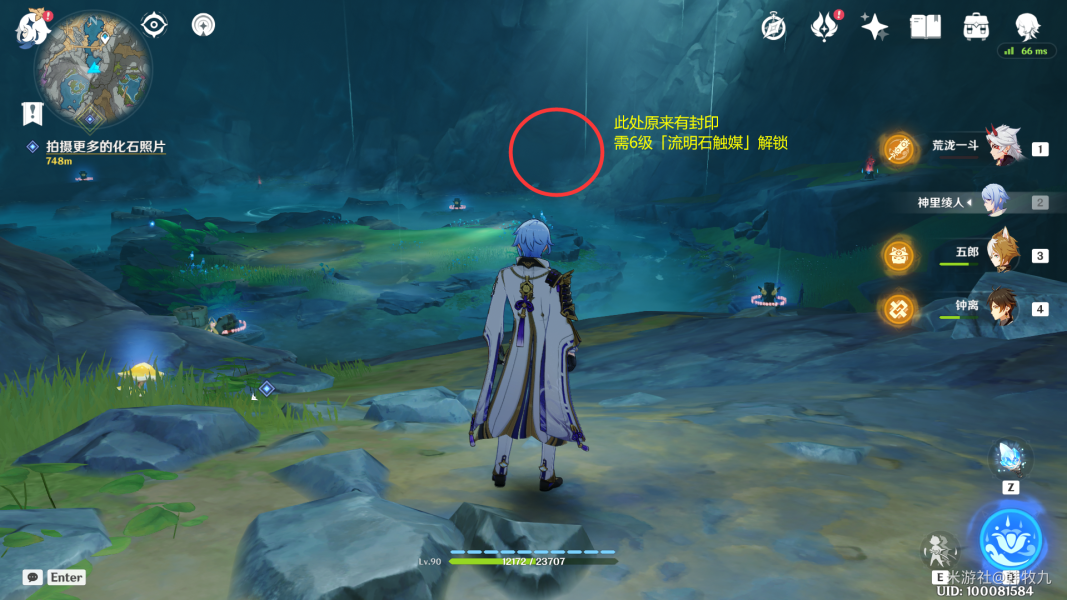Open the Wish star icon
1067x600 pixels.
click(x=875, y=27)
